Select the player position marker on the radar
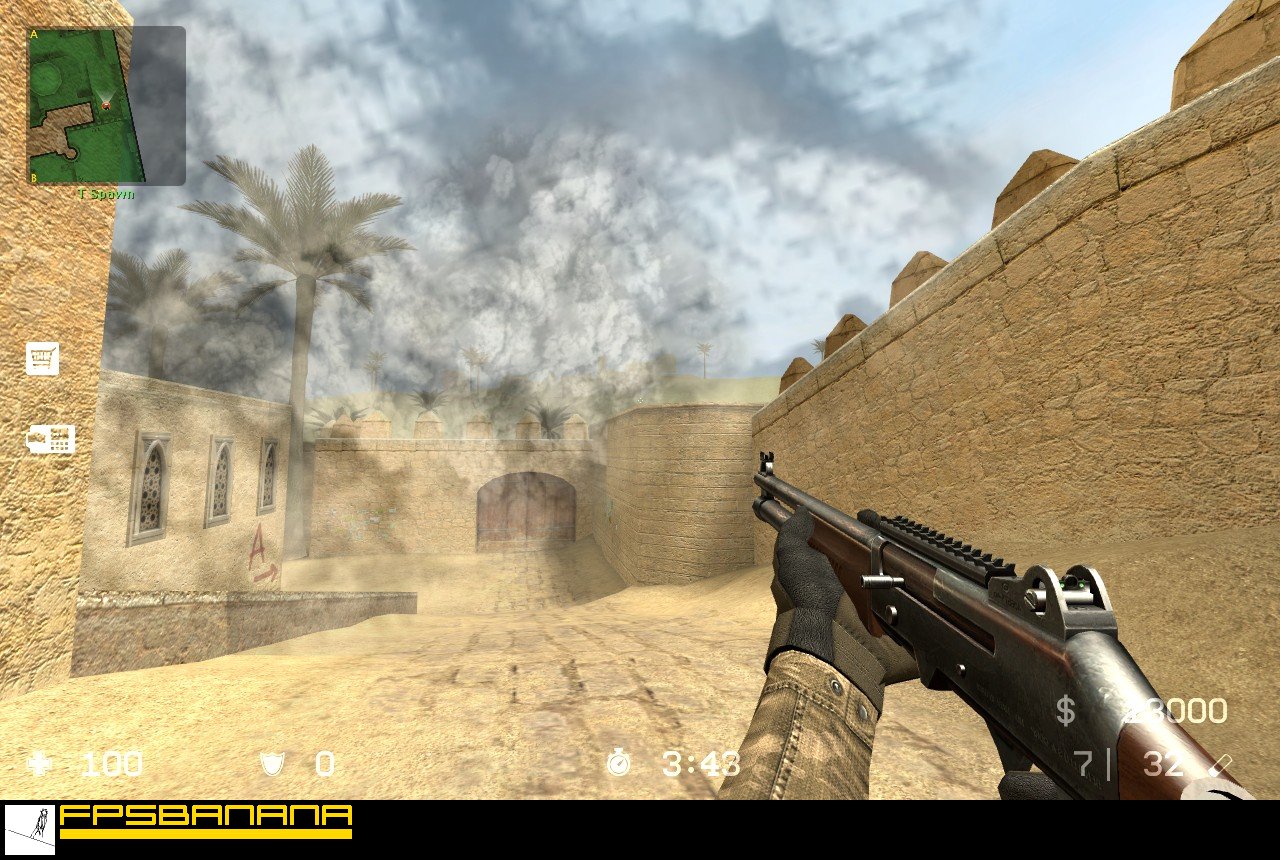The height and width of the screenshot is (860, 1280). pos(108,104)
